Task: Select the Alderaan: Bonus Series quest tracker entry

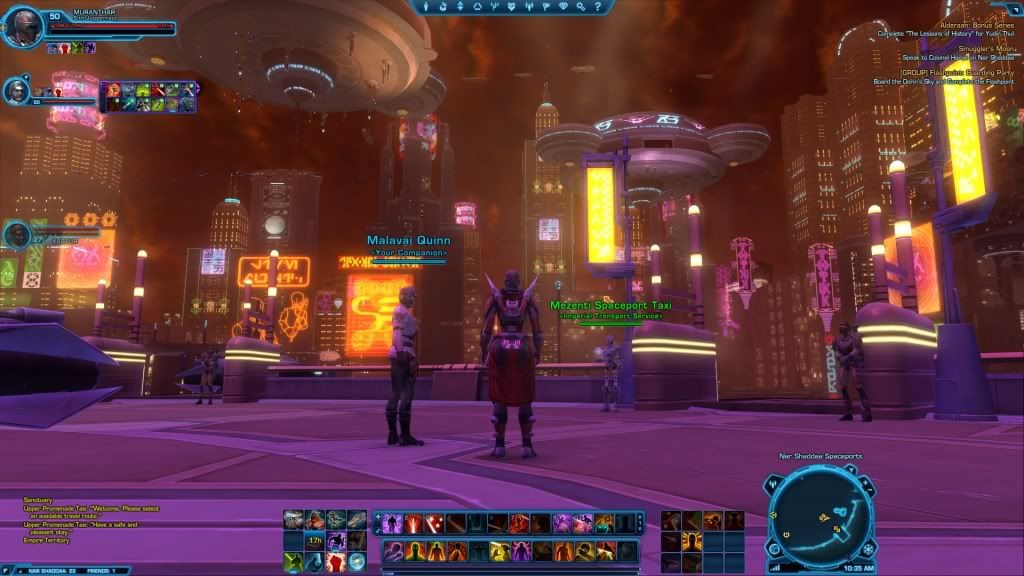Action: tap(976, 23)
